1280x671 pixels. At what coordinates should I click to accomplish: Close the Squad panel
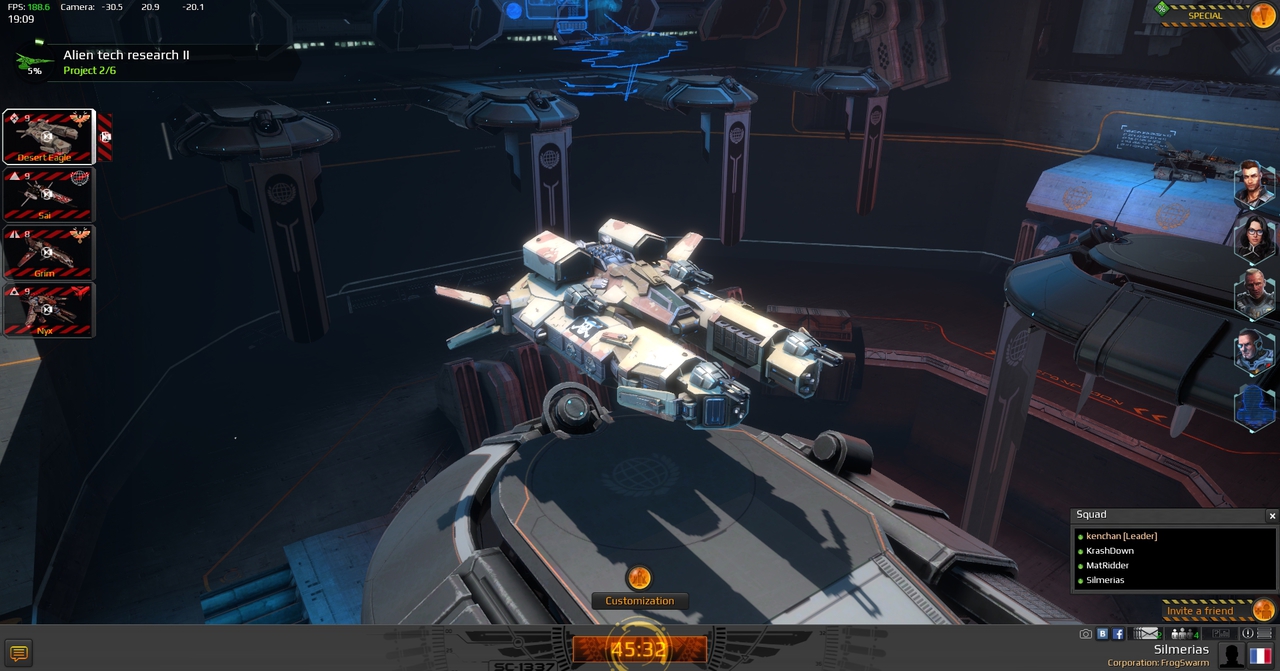click(x=1272, y=516)
